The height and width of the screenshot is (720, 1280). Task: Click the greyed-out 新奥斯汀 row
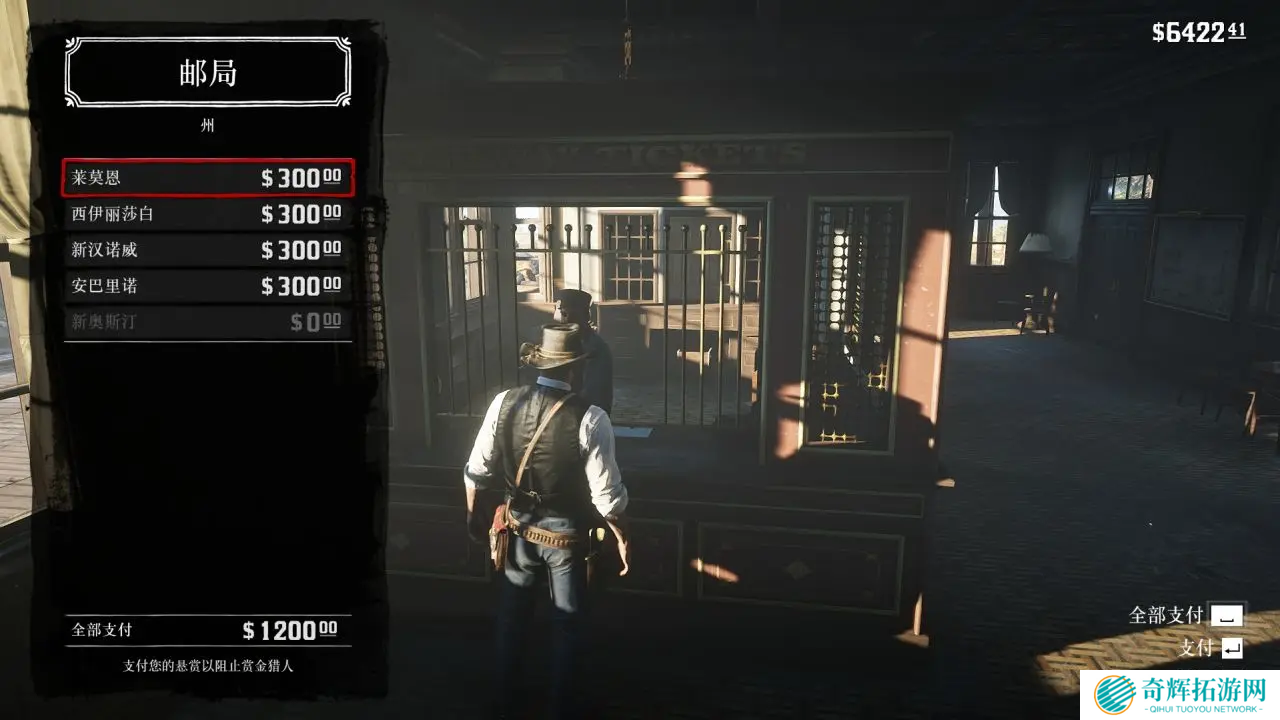pos(207,322)
